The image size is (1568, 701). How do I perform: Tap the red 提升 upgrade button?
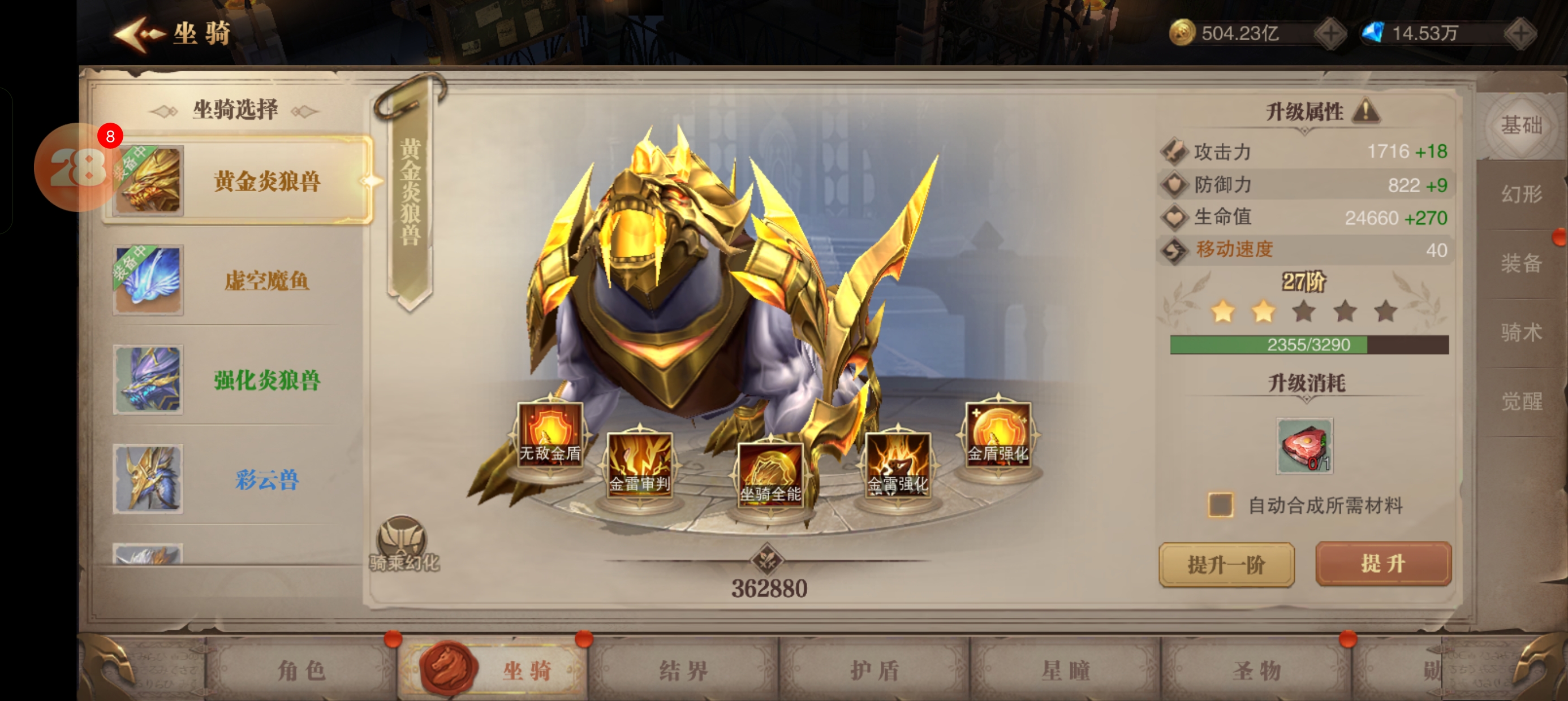coord(1383,564)
